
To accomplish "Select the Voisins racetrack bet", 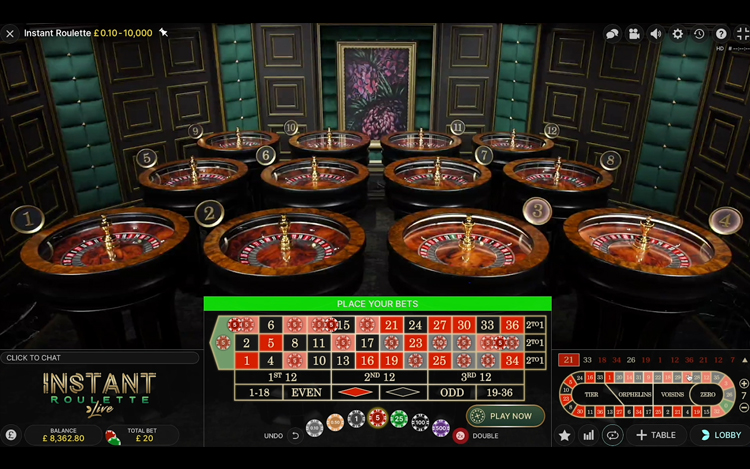I will tap(672, 395).
